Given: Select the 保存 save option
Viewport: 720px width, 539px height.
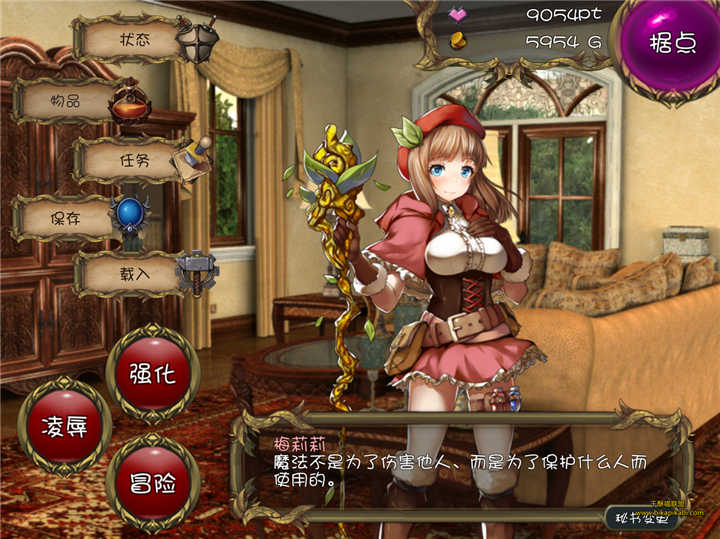Looking at the screenshot, I should tap(66, 217).
